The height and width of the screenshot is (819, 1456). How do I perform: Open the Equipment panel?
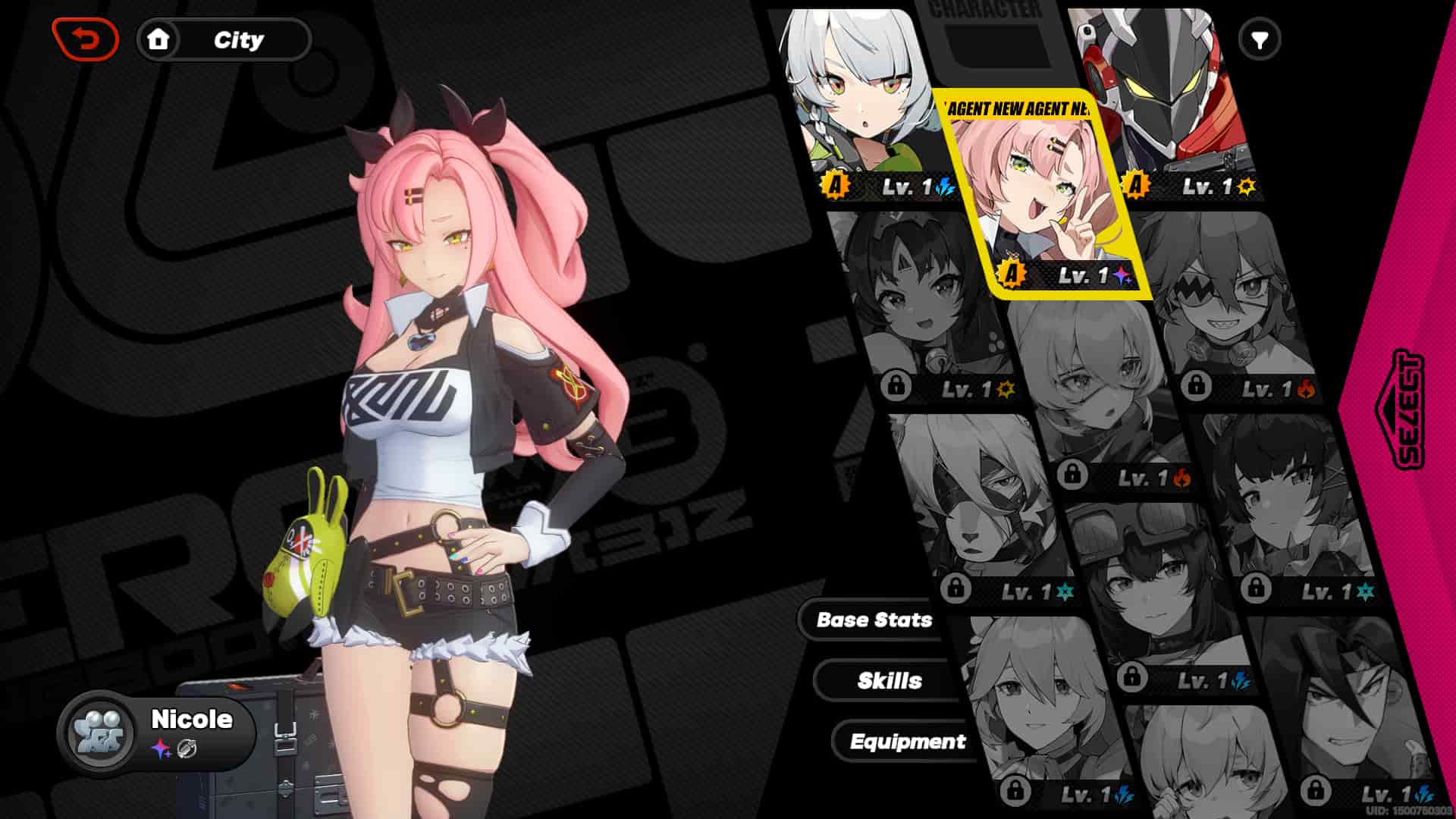tap(908, 742)
